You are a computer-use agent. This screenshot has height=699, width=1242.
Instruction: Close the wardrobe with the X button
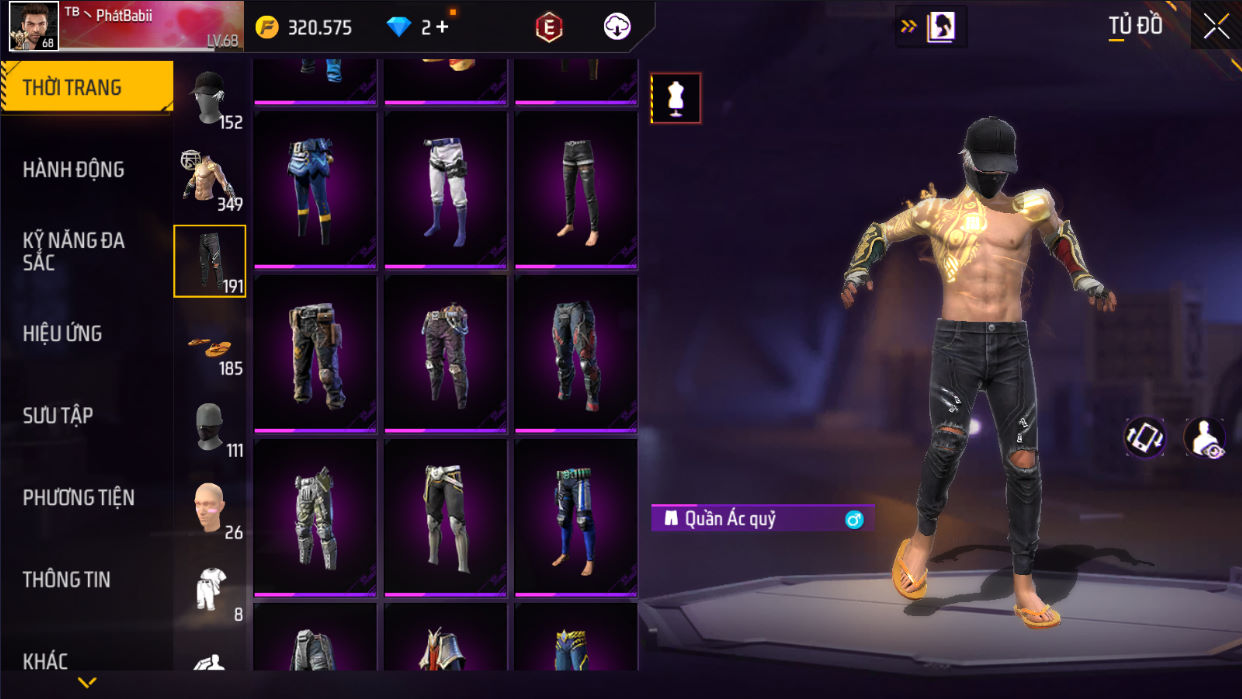click(1216, 27)
